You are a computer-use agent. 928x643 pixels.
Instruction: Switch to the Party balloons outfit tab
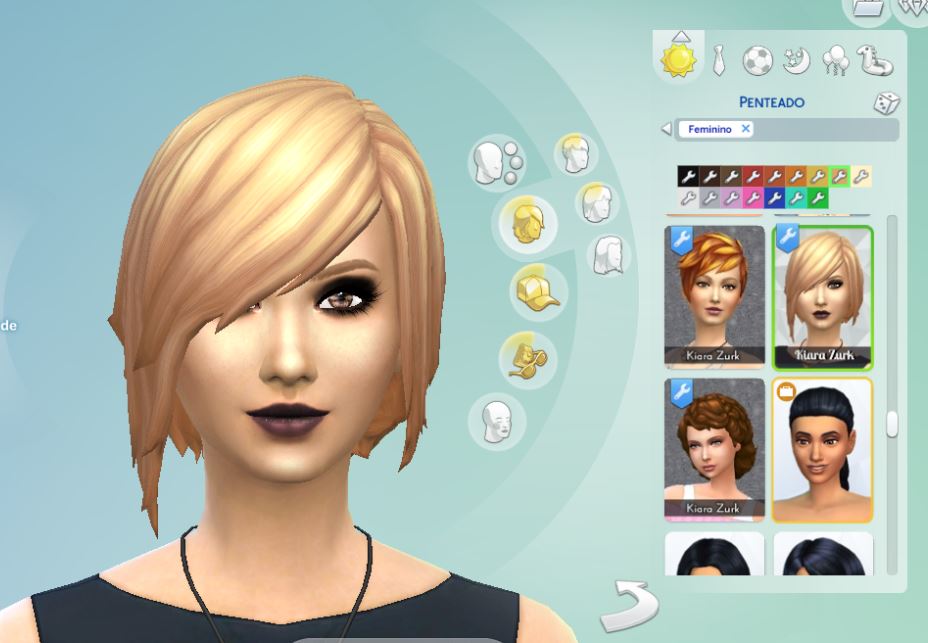click(x=835, y=62)
